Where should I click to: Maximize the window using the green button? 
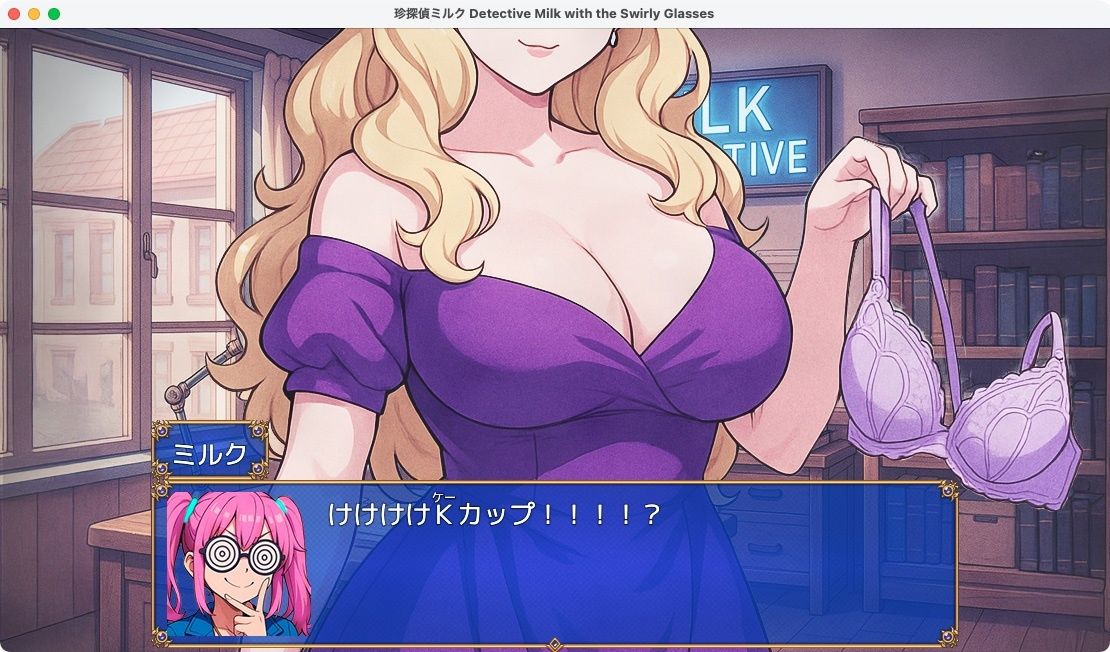[54, 14]
